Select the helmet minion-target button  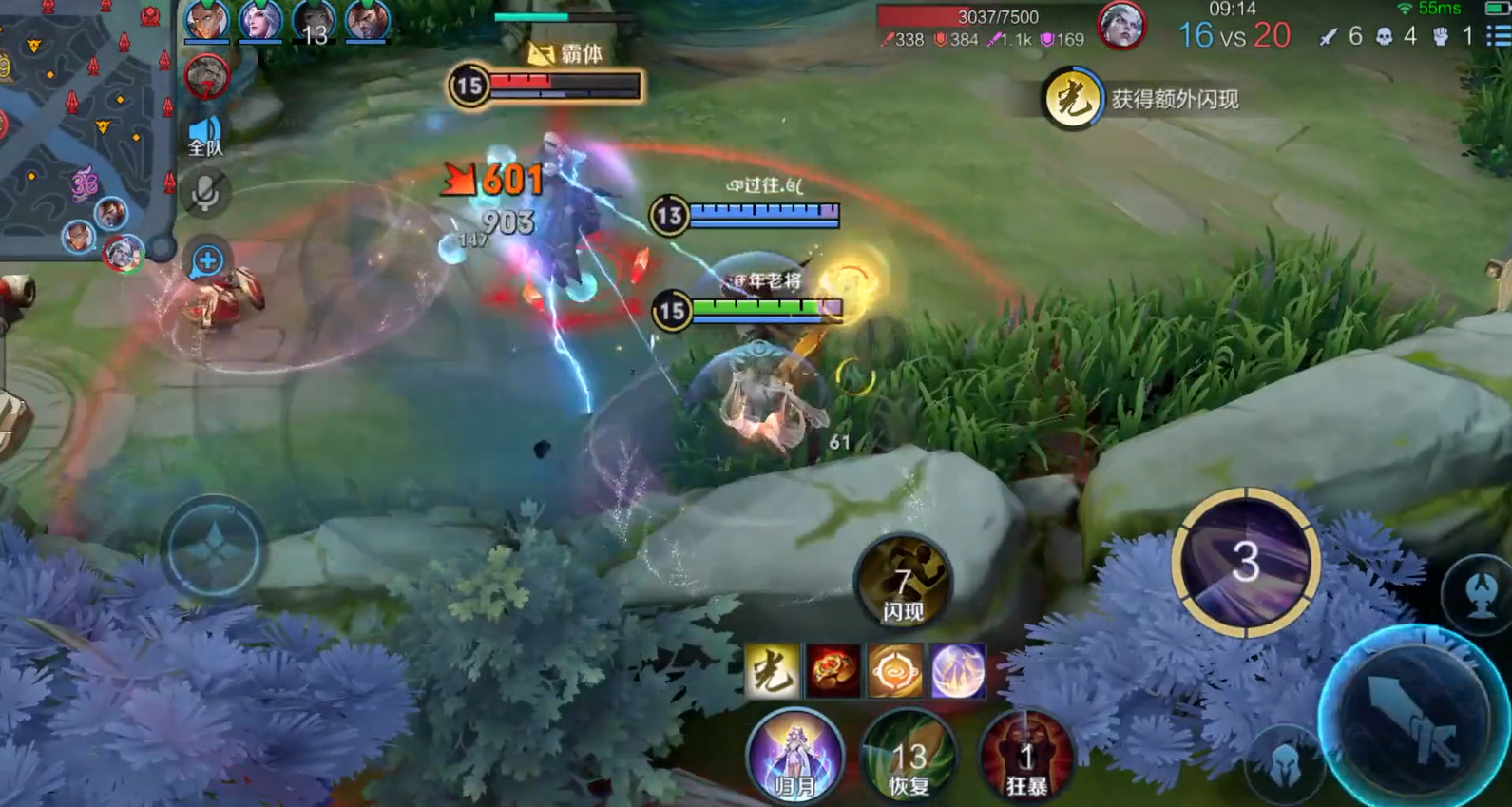coord(1286,763)
